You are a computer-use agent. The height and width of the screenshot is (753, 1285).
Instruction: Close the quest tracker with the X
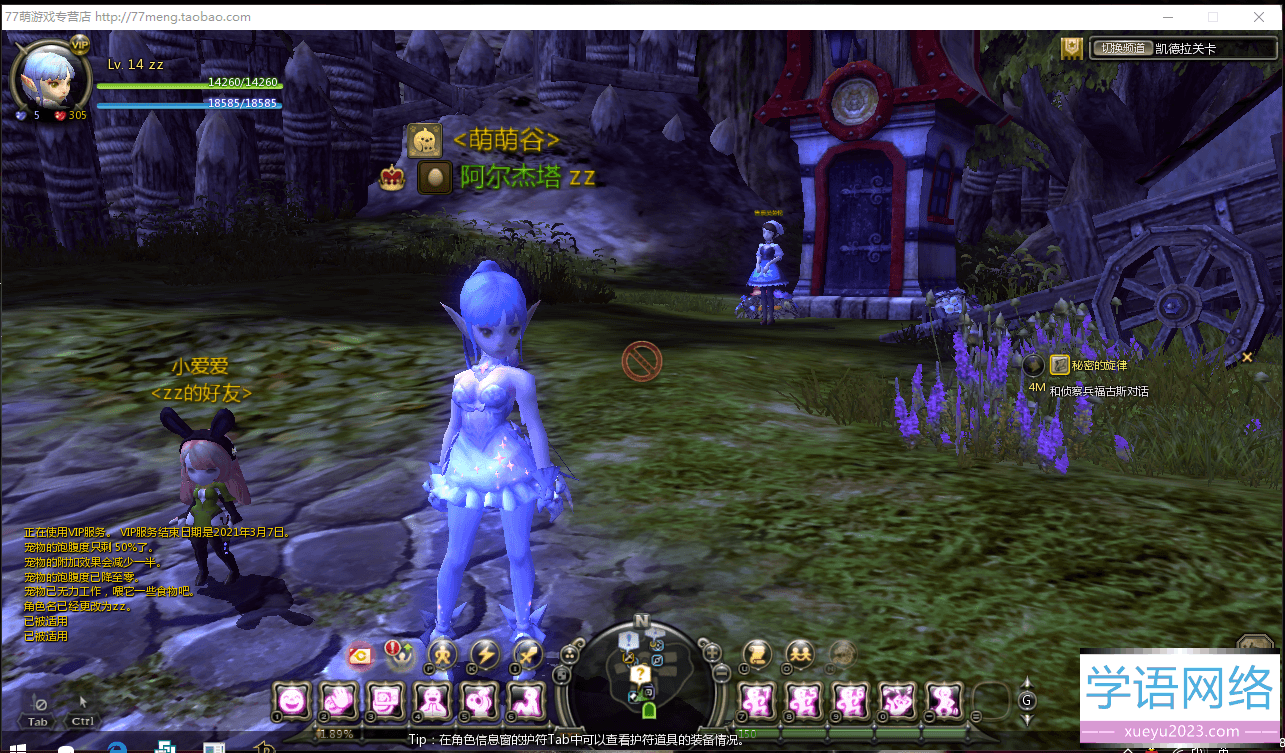pyautogui.click(x=1247, y=357)
